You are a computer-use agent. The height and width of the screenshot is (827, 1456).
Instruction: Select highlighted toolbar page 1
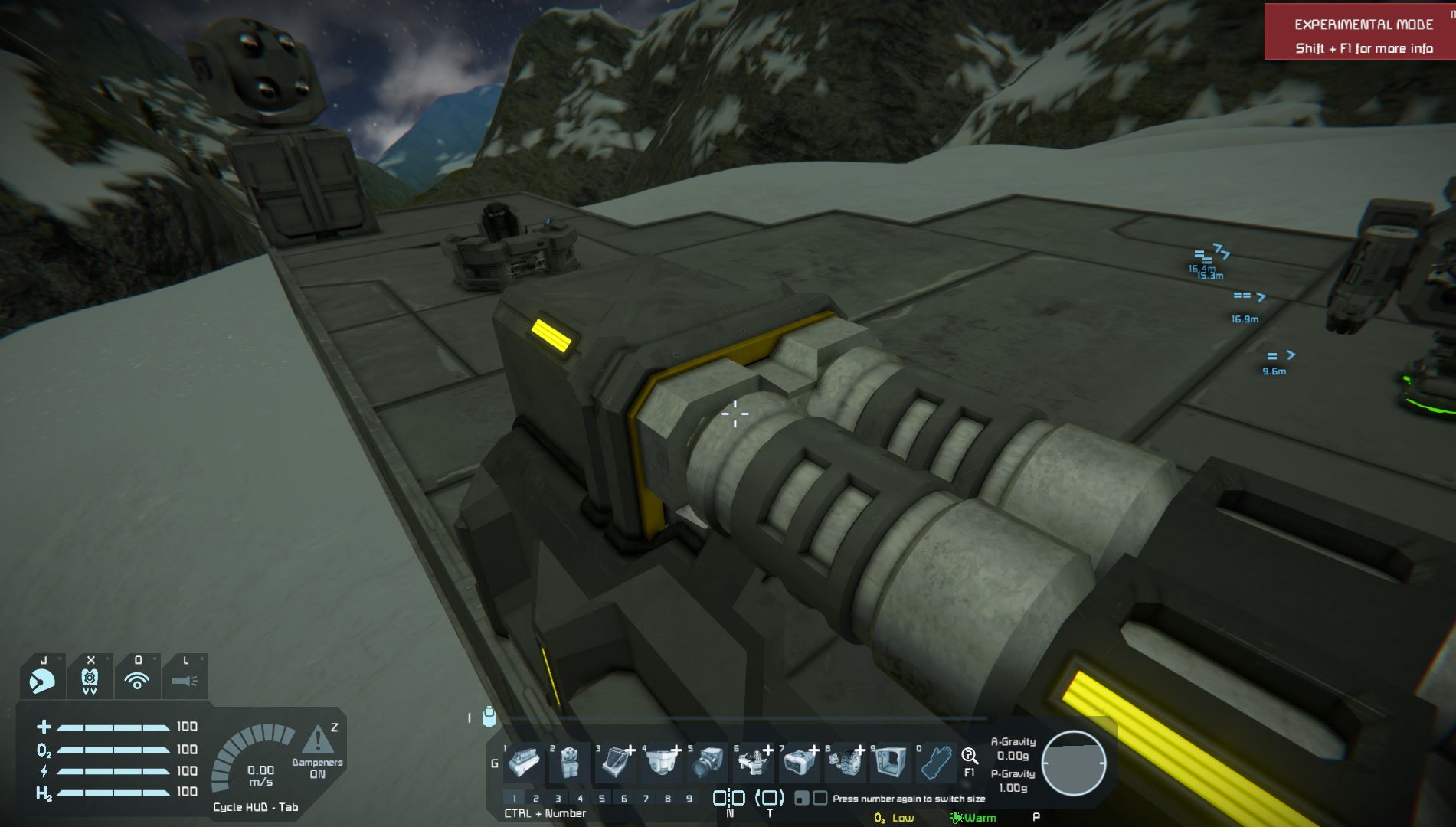[x=514, y=799]
